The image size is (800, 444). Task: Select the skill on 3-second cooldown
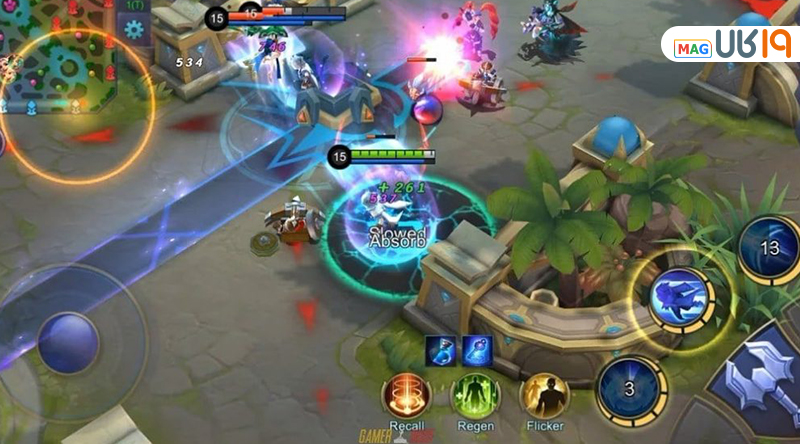coord(630,388)
